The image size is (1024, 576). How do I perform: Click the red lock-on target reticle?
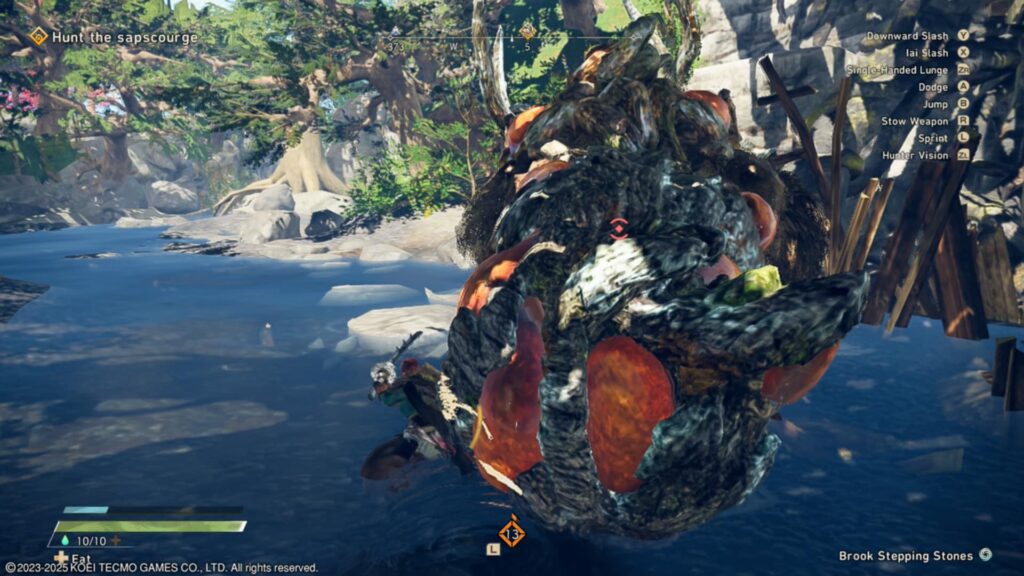(618, 227)
